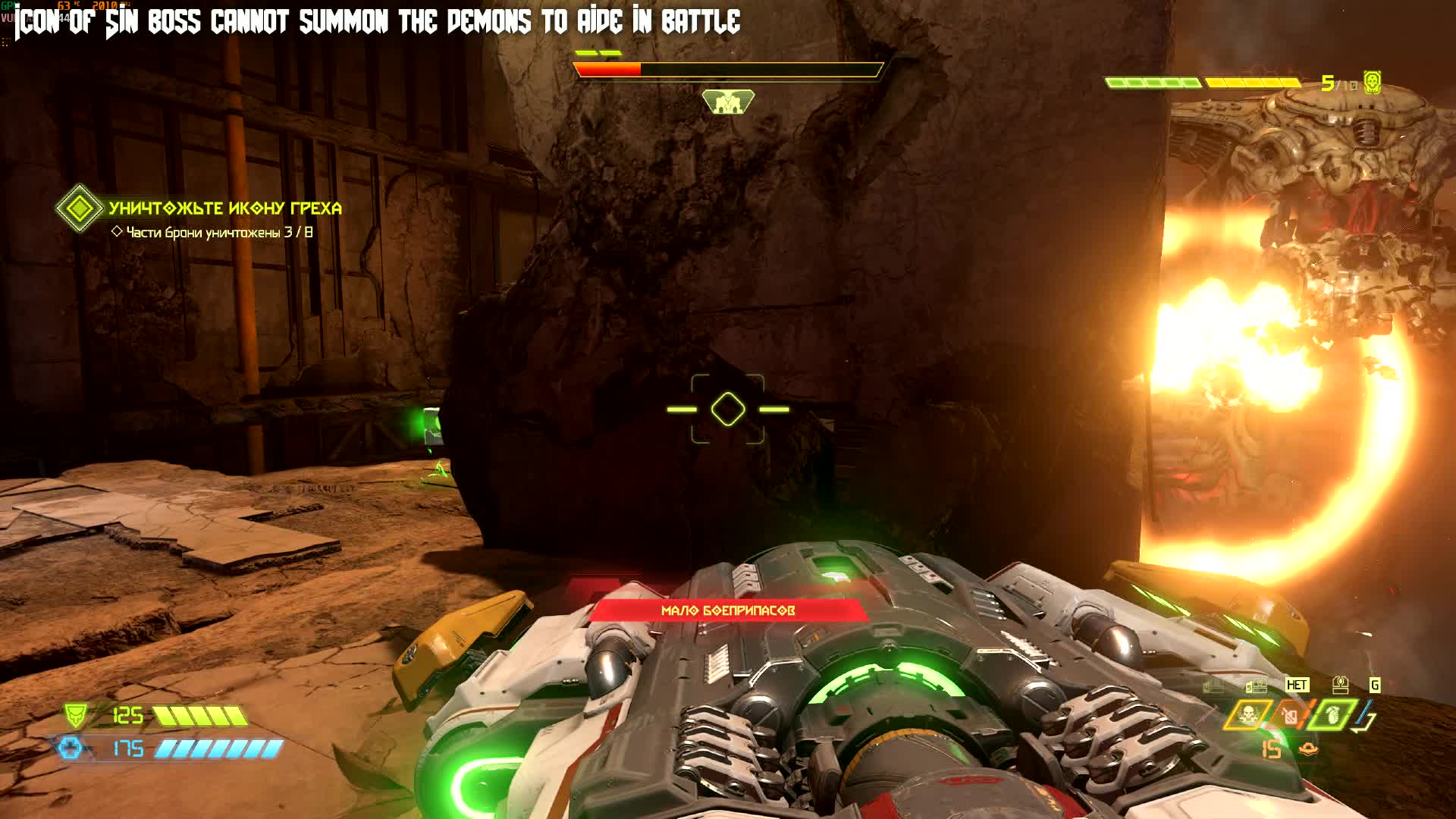The height and width of the screenshot is (819, 1456).
Task: Click the extra lives skull icon top right
Action: (x=1372, y=82)
